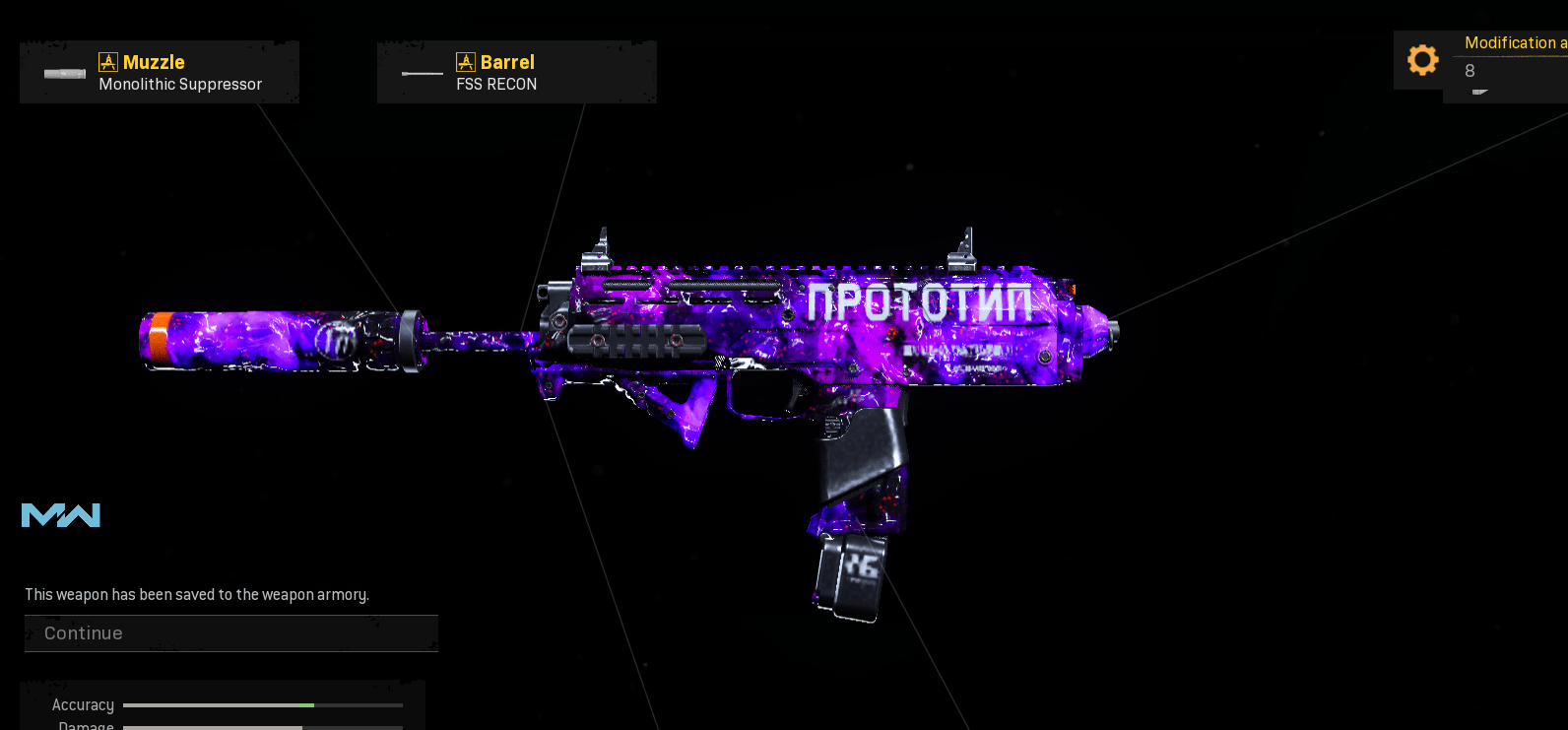Continue past the weapon saved message

pyautogui.click(x=230, y=633)
